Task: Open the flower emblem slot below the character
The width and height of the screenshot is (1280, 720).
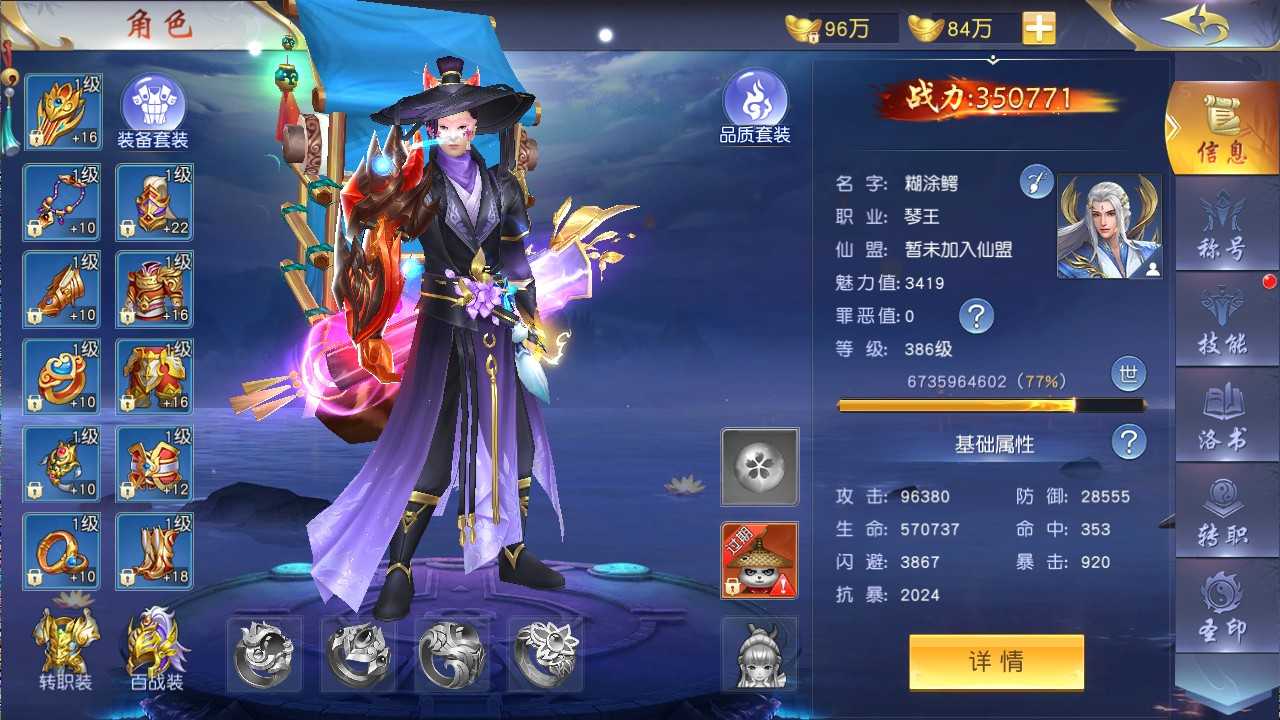Action: [758, 466]
